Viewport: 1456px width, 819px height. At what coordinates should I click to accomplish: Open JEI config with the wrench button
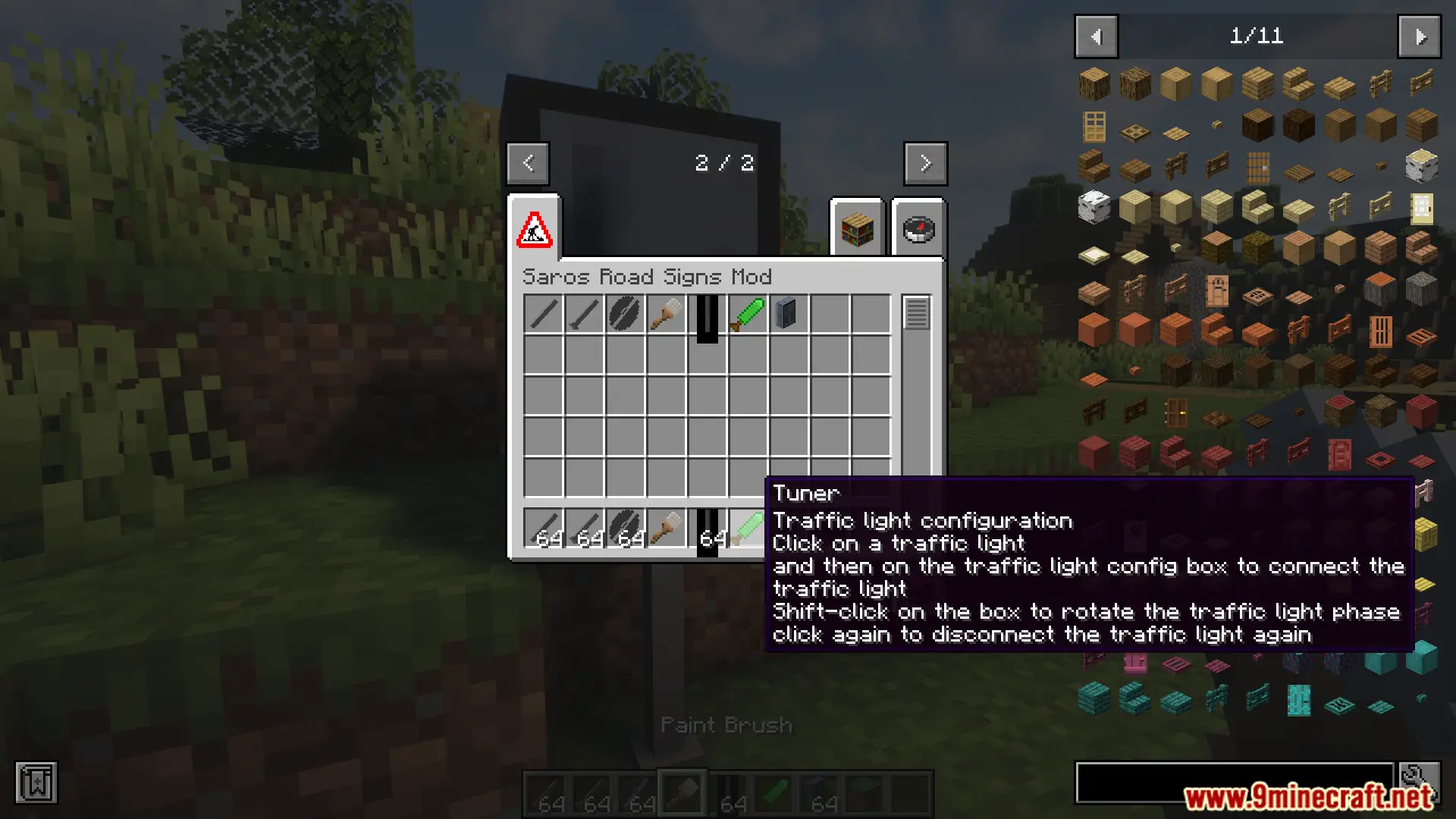[x=1420, y=781]
